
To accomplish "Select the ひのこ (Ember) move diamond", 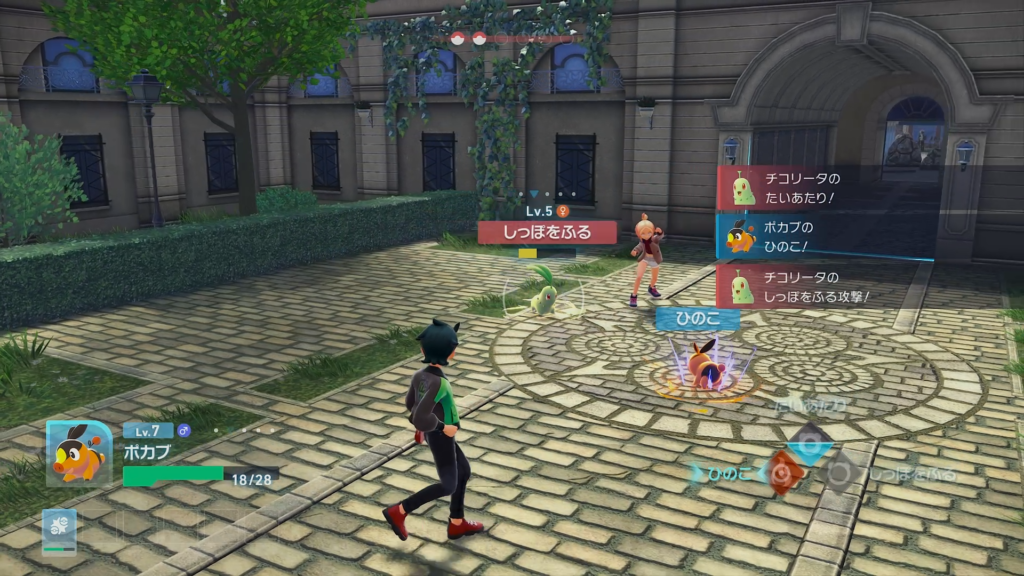I will [786, 472].
